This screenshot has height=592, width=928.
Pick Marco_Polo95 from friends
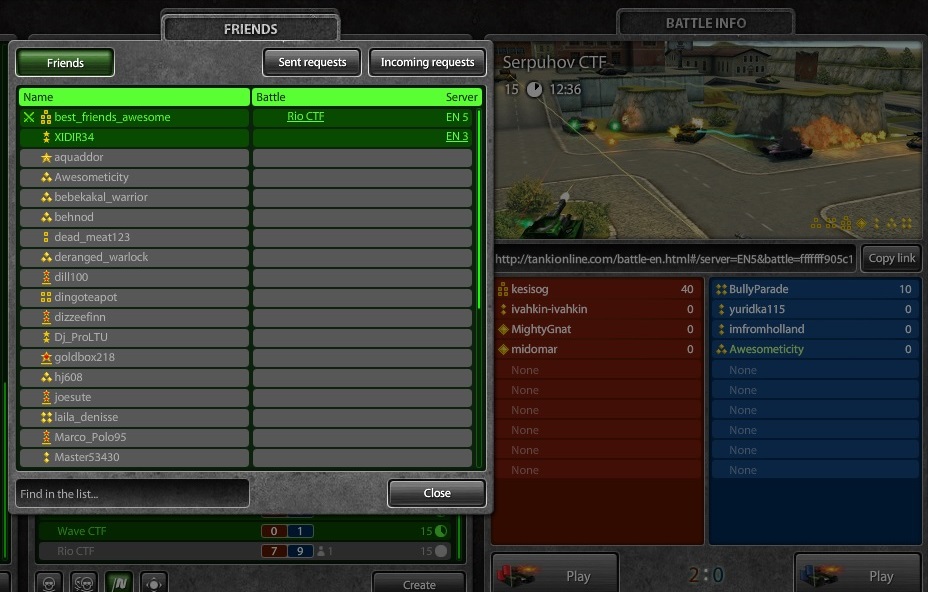pos(90,437)
